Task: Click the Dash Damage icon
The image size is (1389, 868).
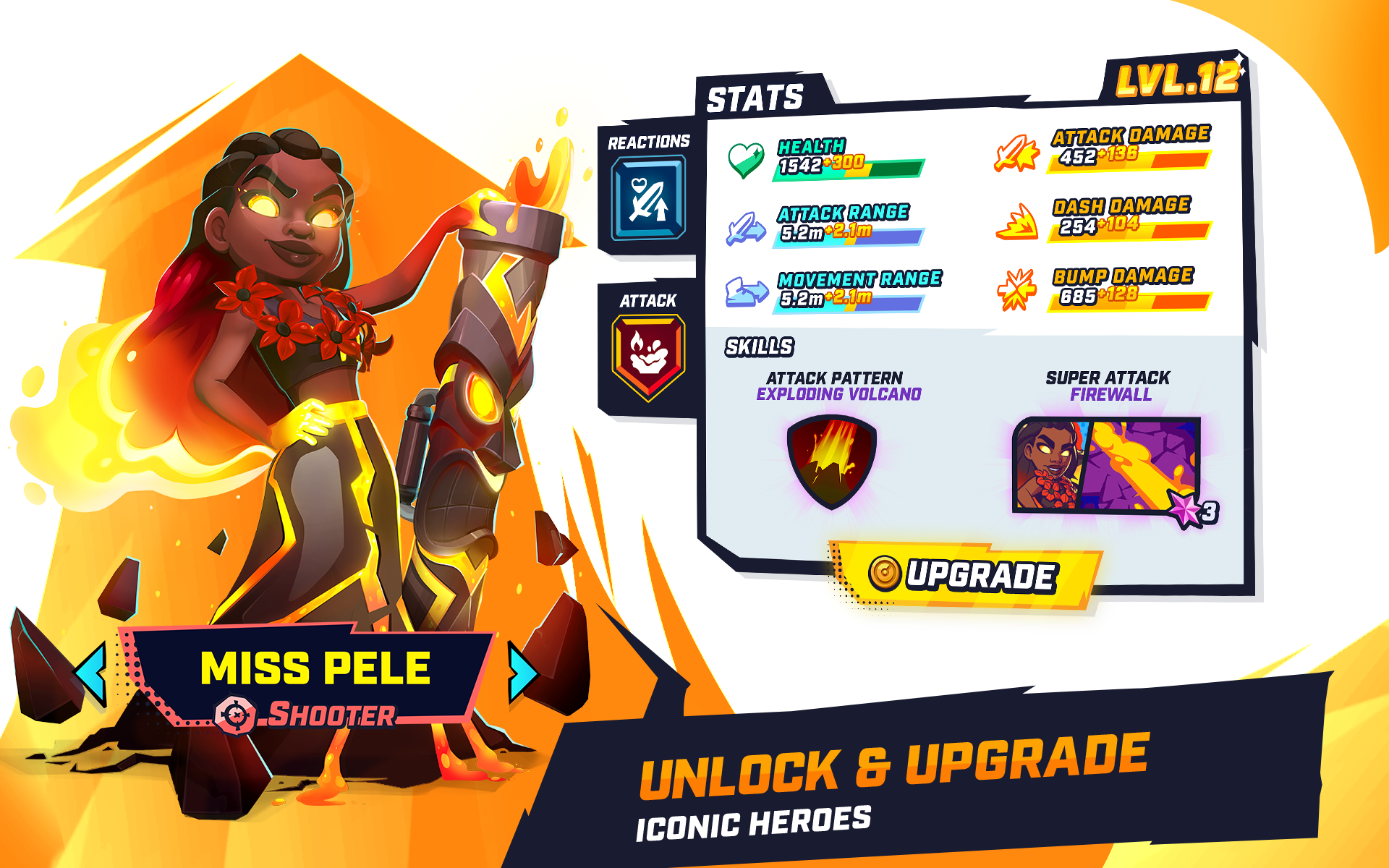Action: coord(1016,222)
